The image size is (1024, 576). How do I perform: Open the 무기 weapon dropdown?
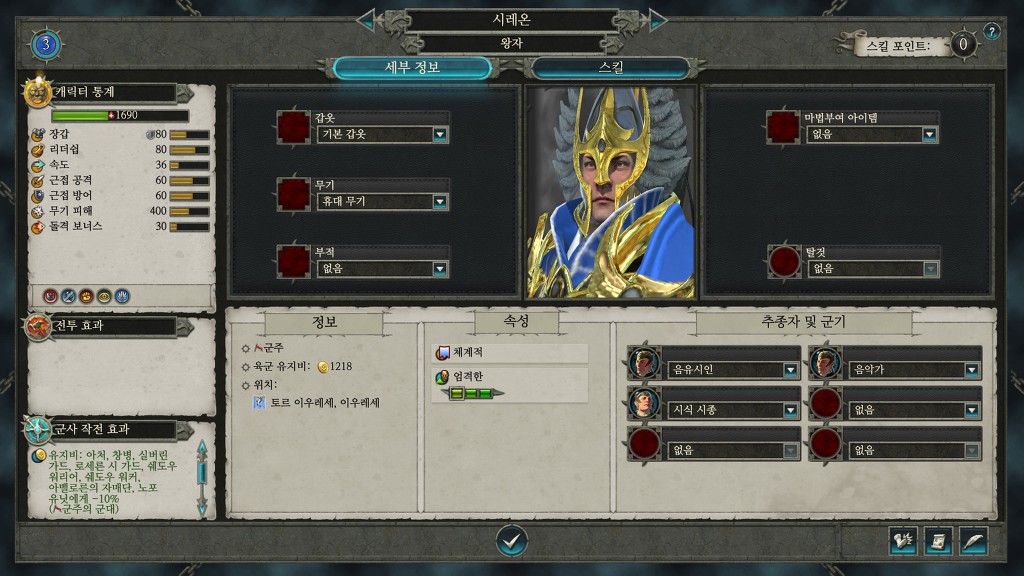click(439, 202)
